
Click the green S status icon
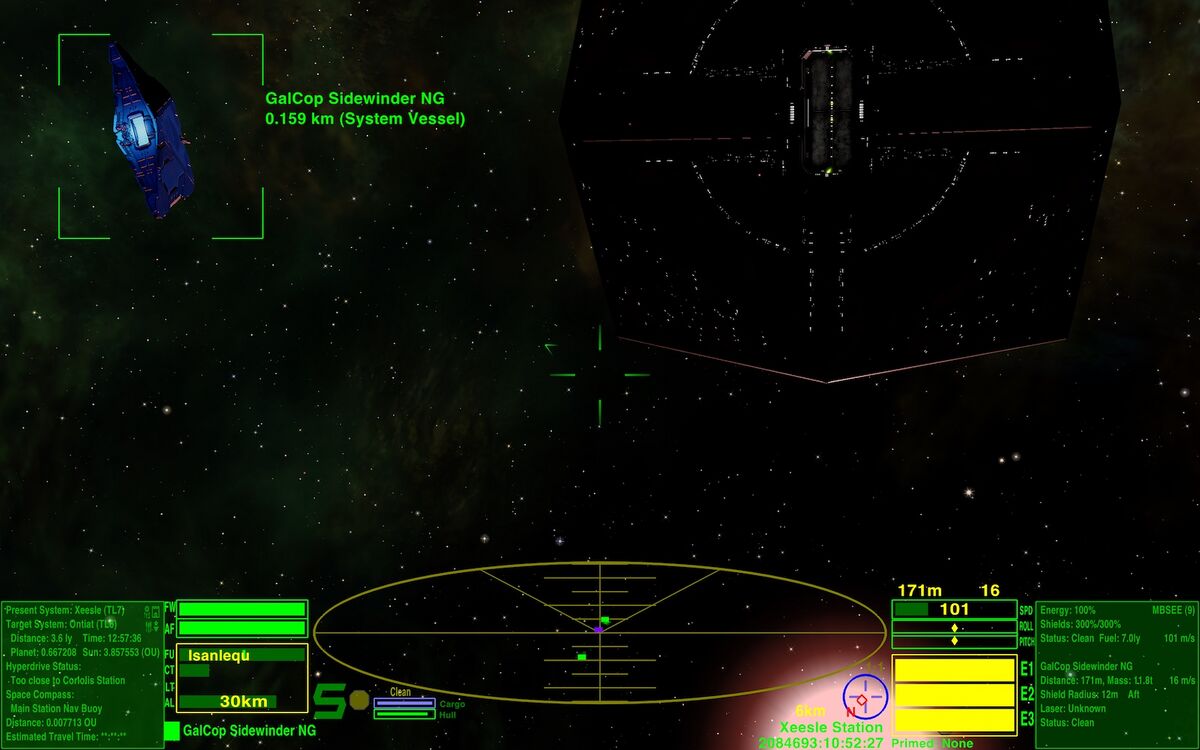[330, 701]
